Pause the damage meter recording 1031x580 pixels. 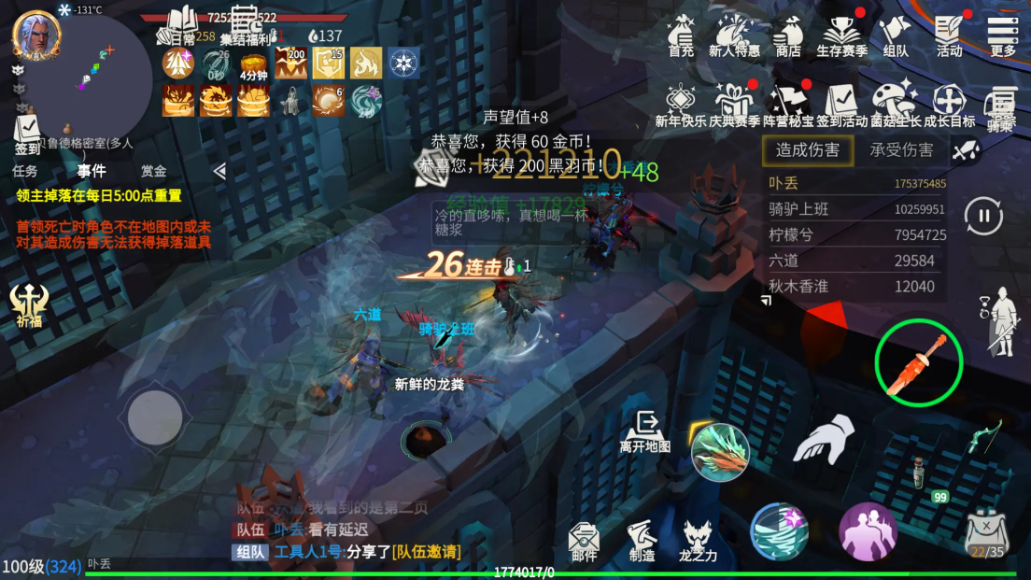(x=983, y=215)
